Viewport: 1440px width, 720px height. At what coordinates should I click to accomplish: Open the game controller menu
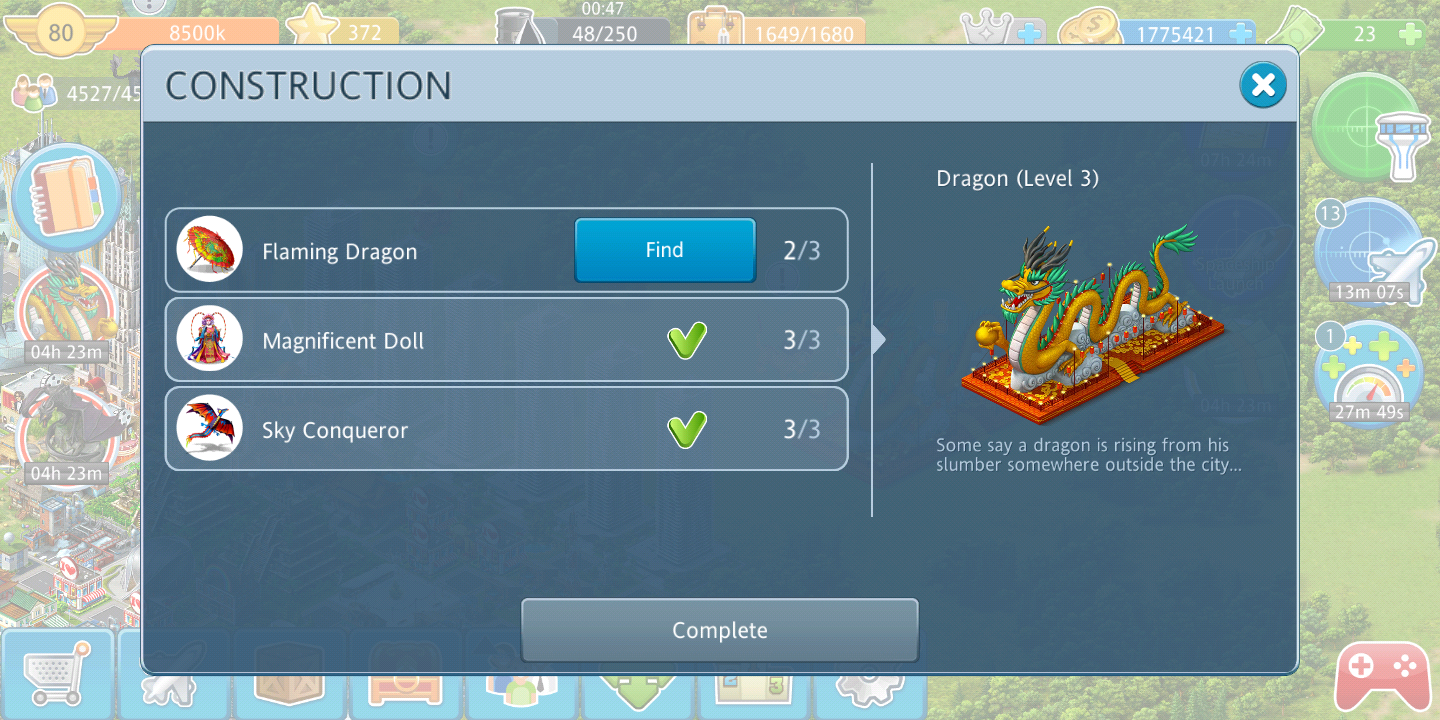tap(1382, 676)
